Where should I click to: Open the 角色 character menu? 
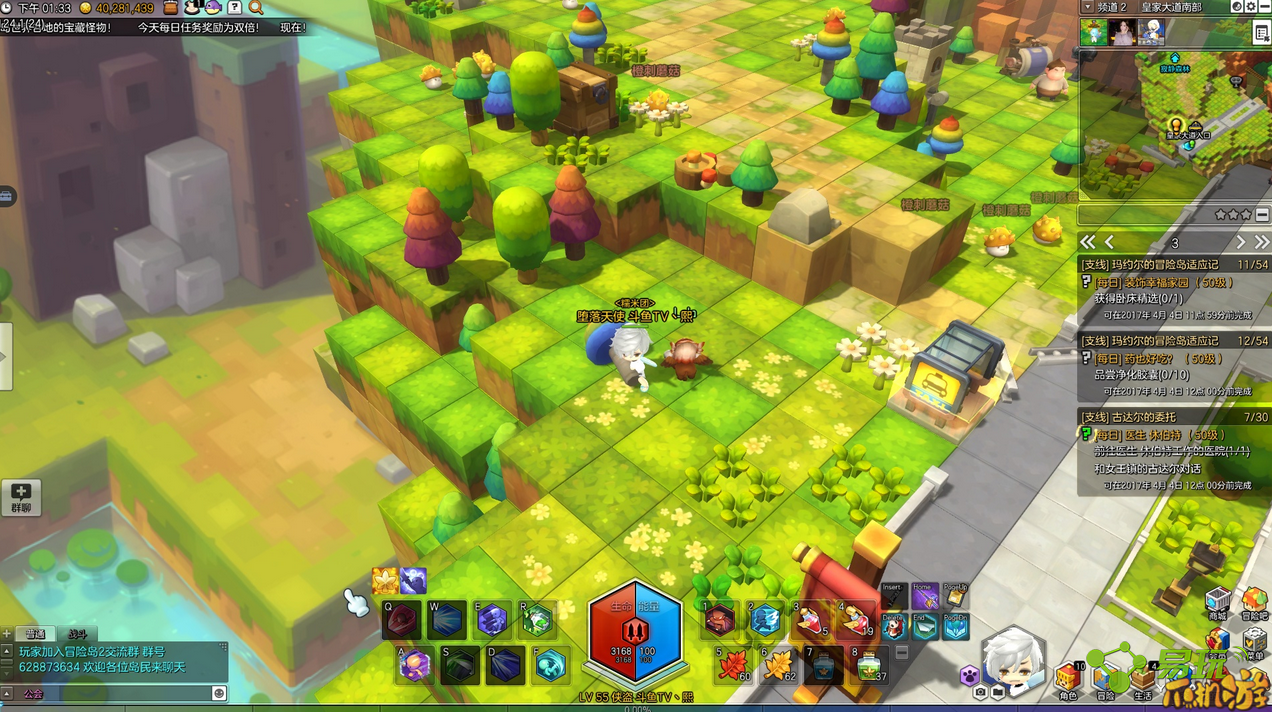(1068, 681)
